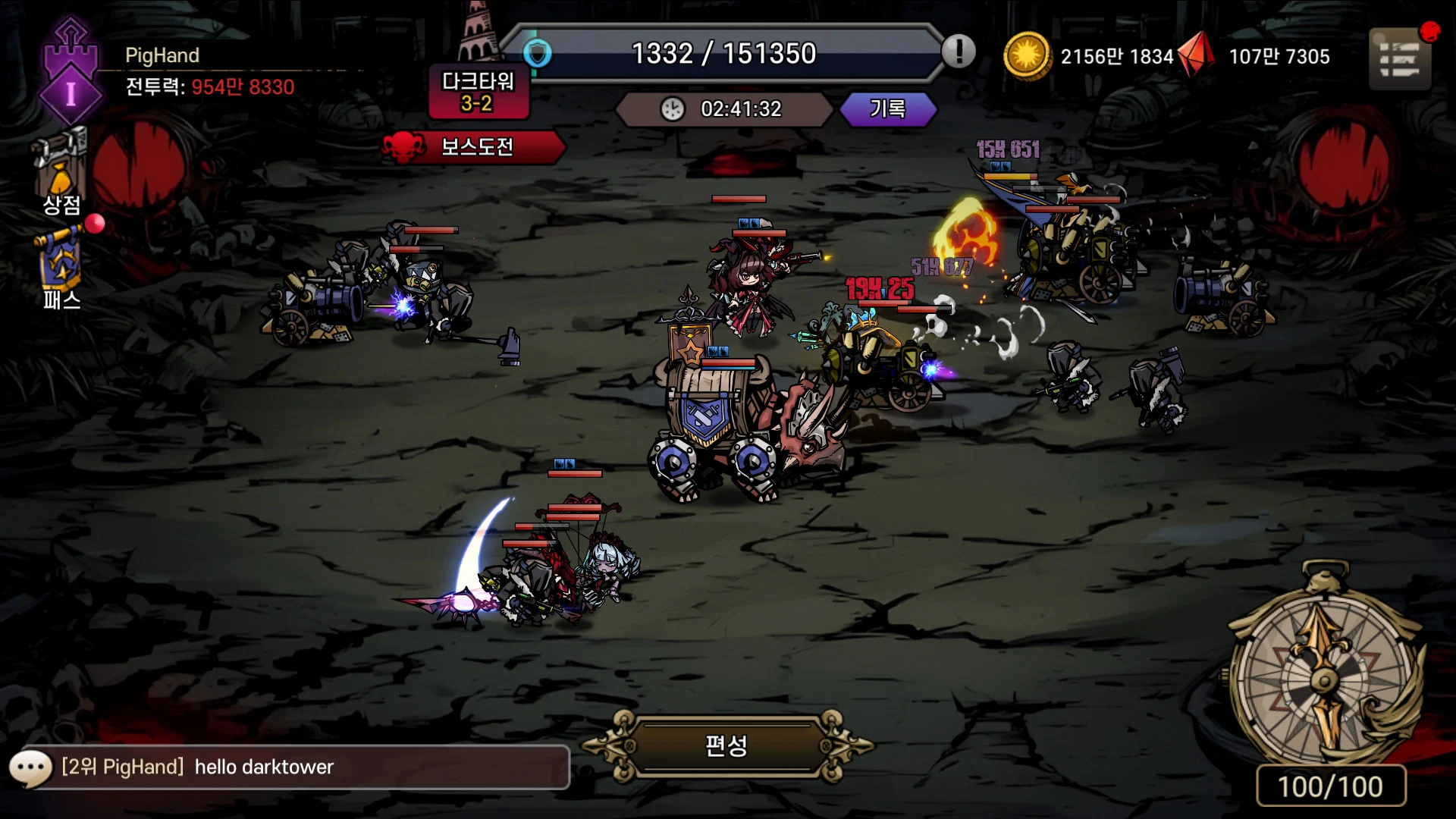The image size is (1456, 819).
Task: Open the main menu list icon
Action: [1399, 59]
